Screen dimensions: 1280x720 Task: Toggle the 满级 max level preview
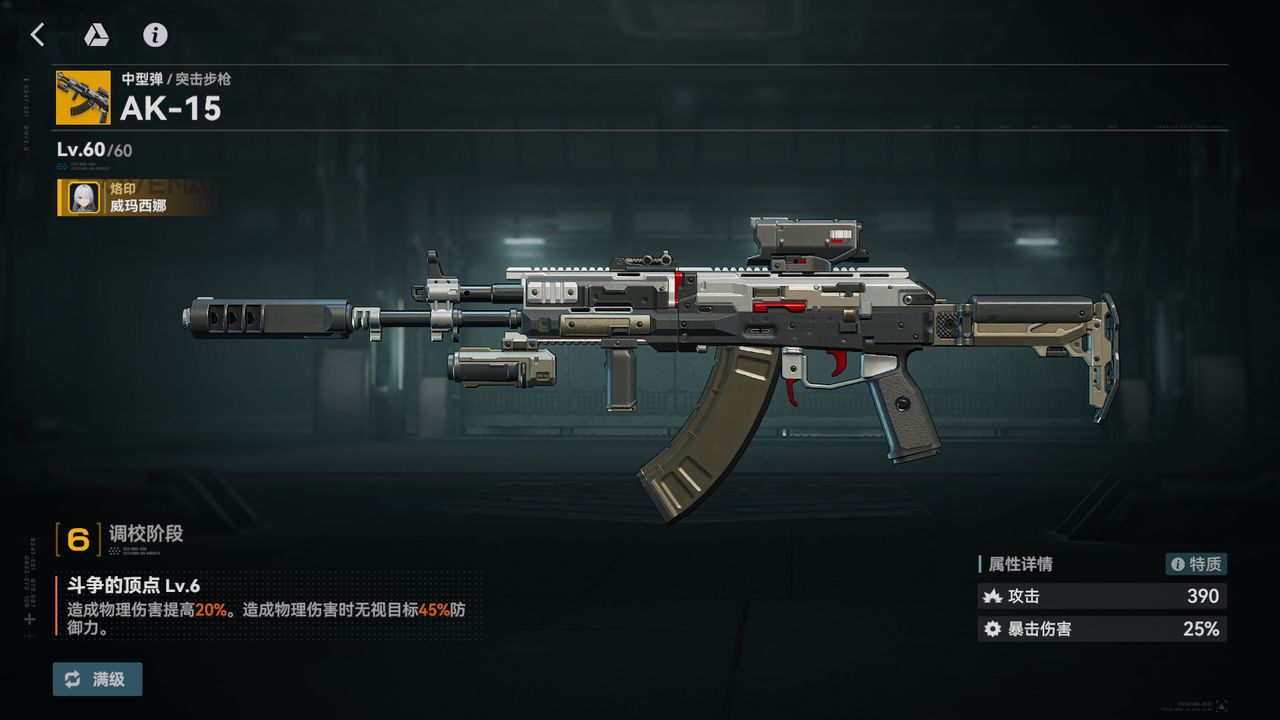coord(97,679)
